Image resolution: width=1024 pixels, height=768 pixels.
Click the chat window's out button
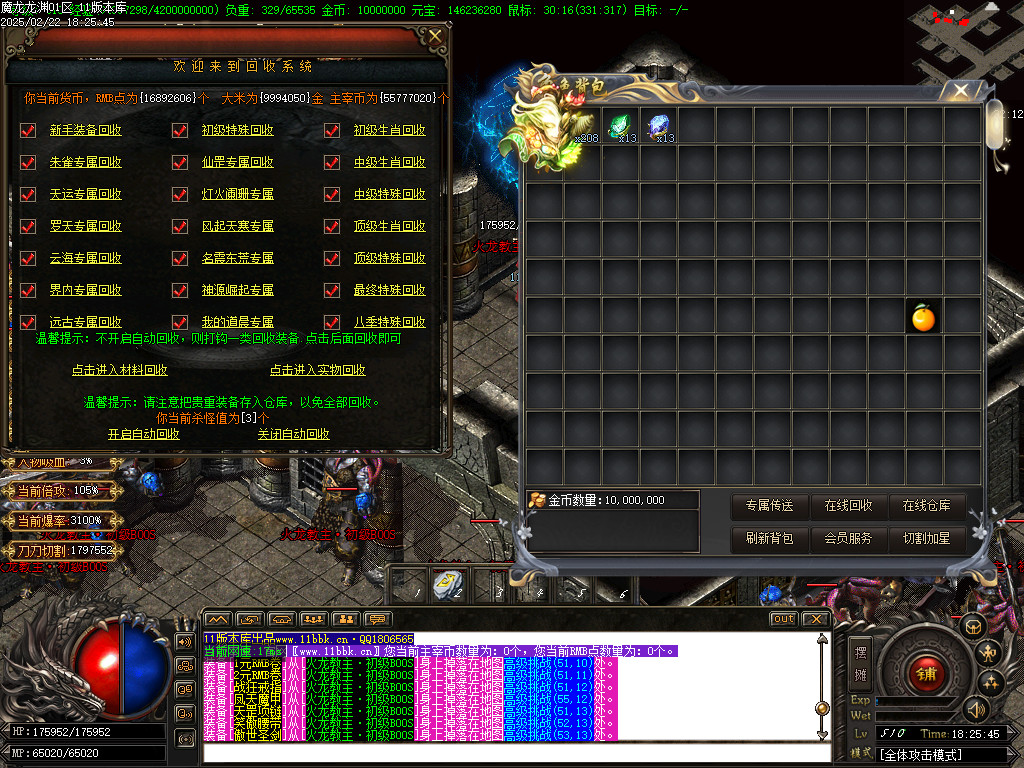coord(784,619)
